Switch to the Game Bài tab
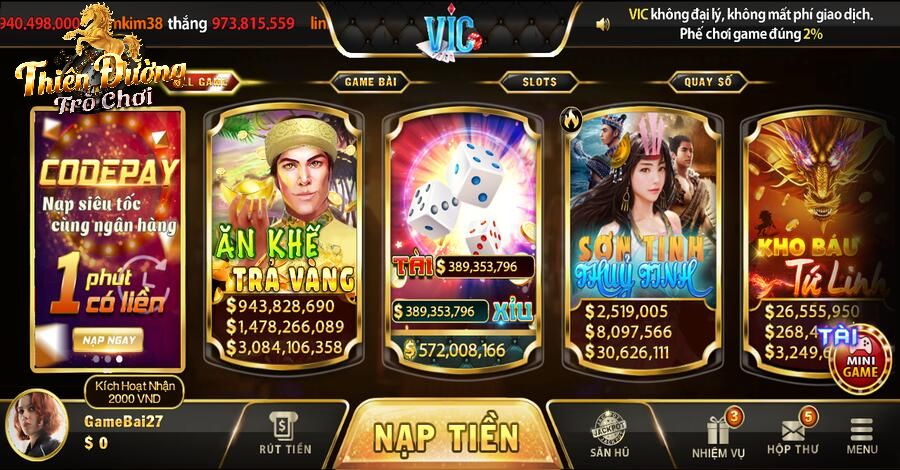The width and height of the screenshot is (900, 470). [371, 81]
